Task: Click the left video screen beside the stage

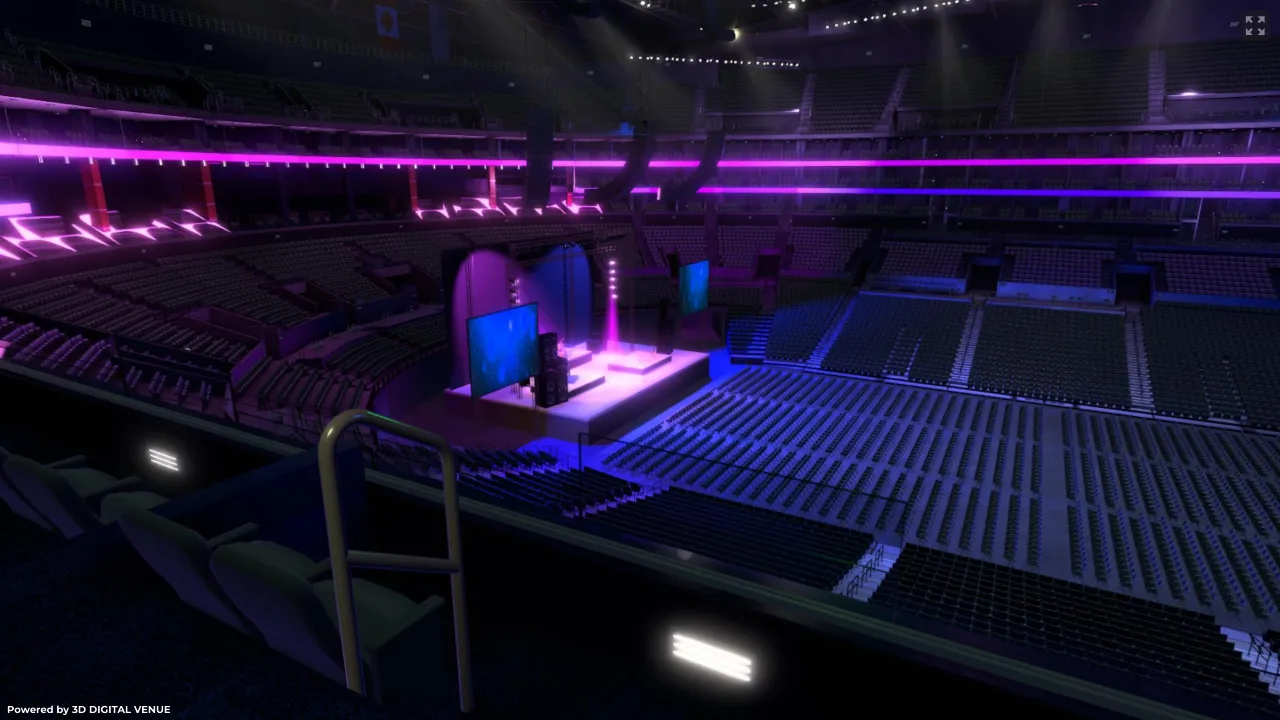Action: pos(500,345)
